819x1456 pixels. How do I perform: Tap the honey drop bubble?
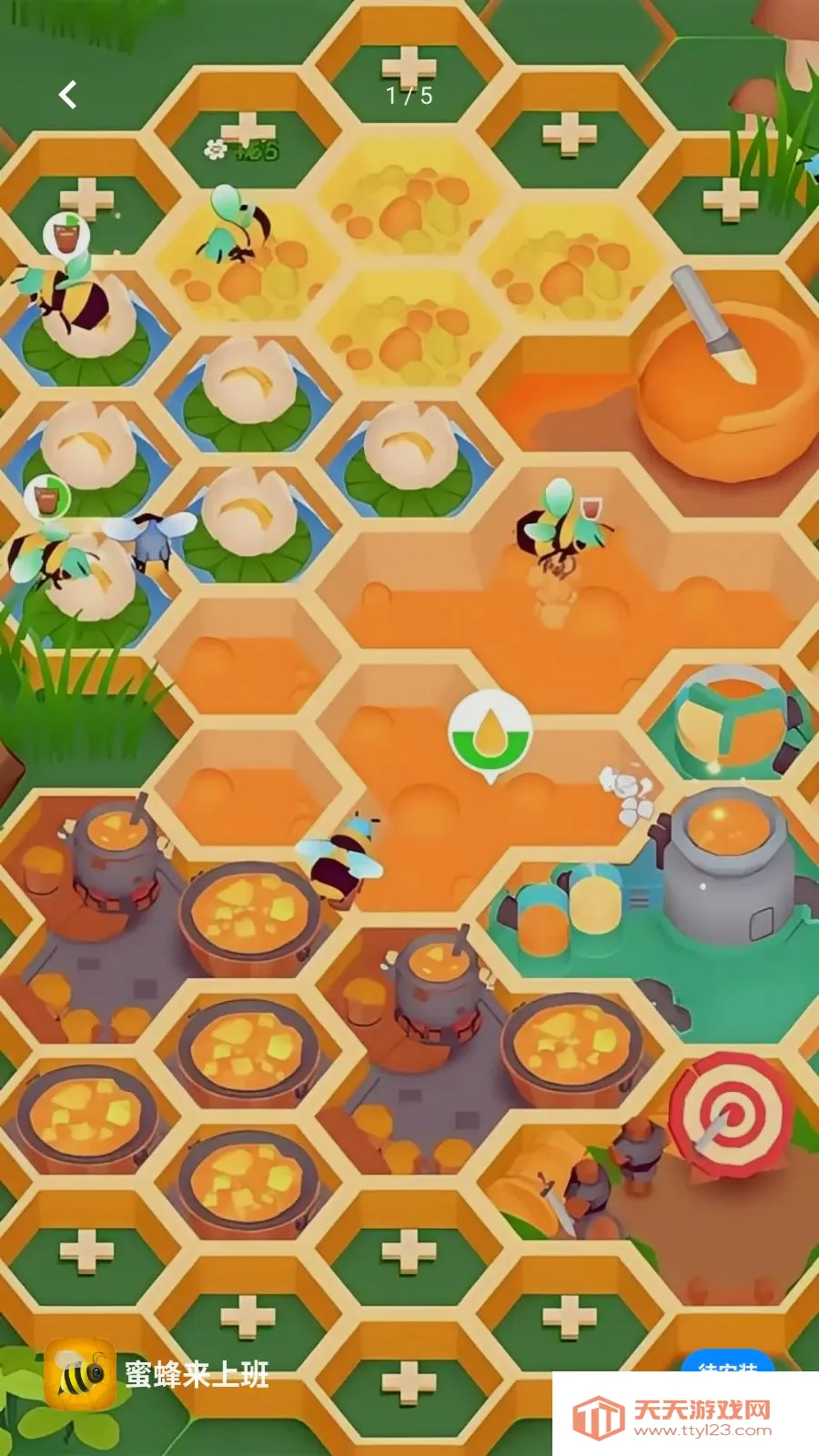tap(490, 733)
